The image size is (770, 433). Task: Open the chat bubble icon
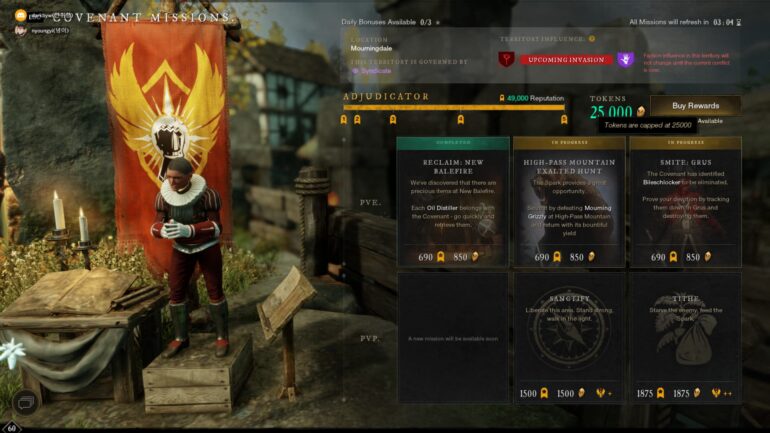click(x=26, y=403)
